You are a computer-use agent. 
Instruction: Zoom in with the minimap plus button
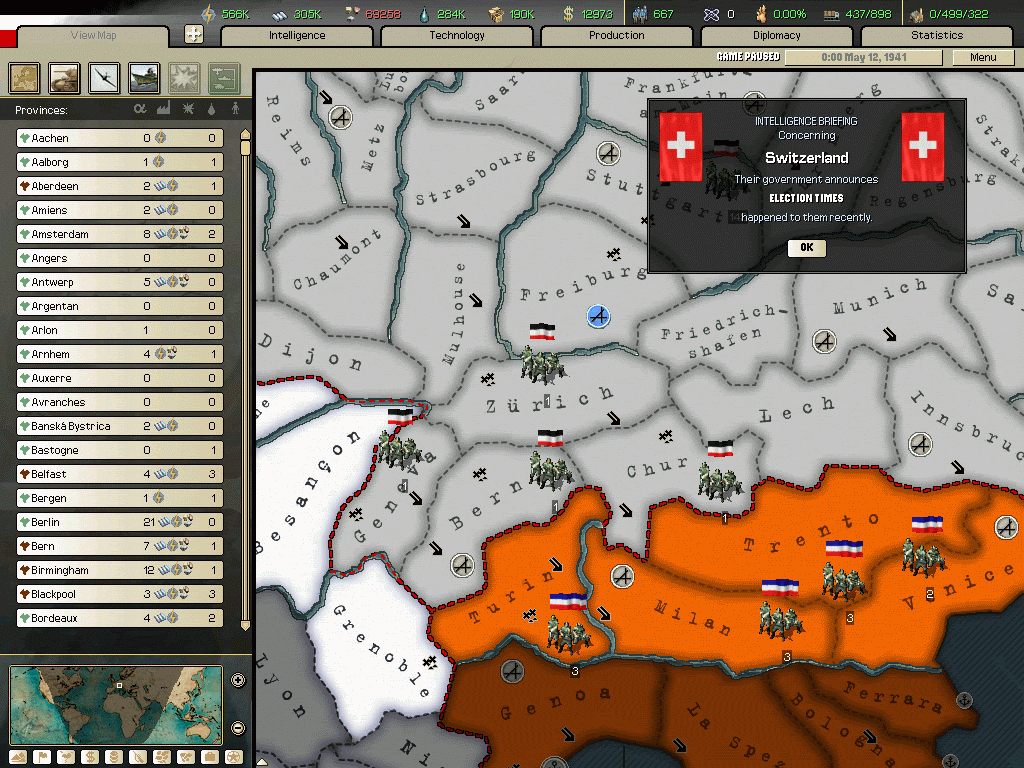(x=238, y=681)
